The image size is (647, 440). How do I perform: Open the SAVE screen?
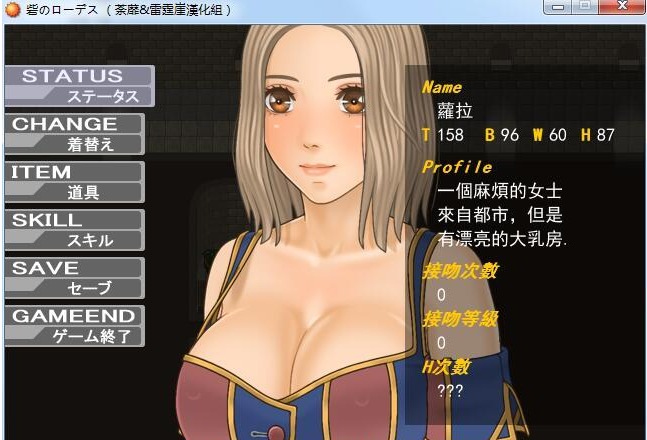(x=74, y=277)
